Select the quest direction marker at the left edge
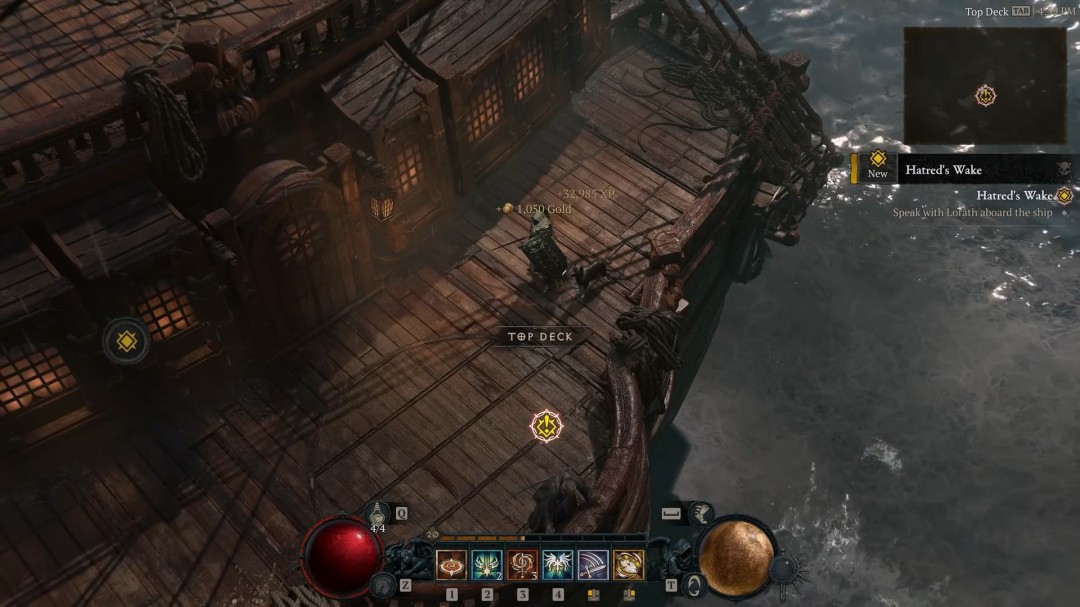The image size is (1080, 607). pyautogui.click(x=127, y=342)
